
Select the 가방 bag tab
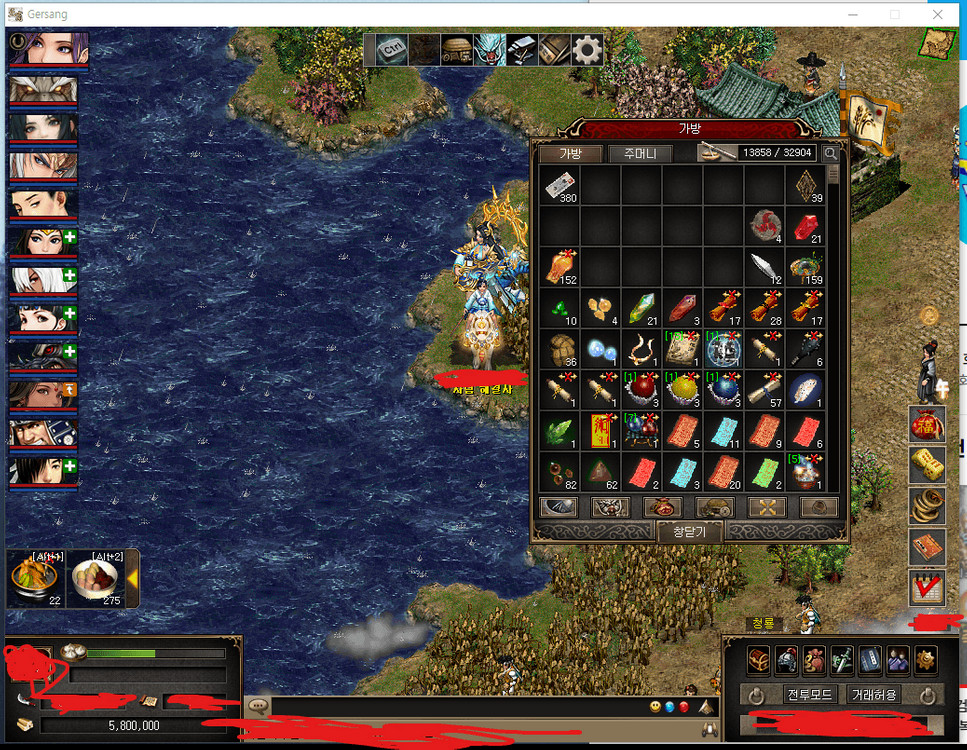point(570,153)
